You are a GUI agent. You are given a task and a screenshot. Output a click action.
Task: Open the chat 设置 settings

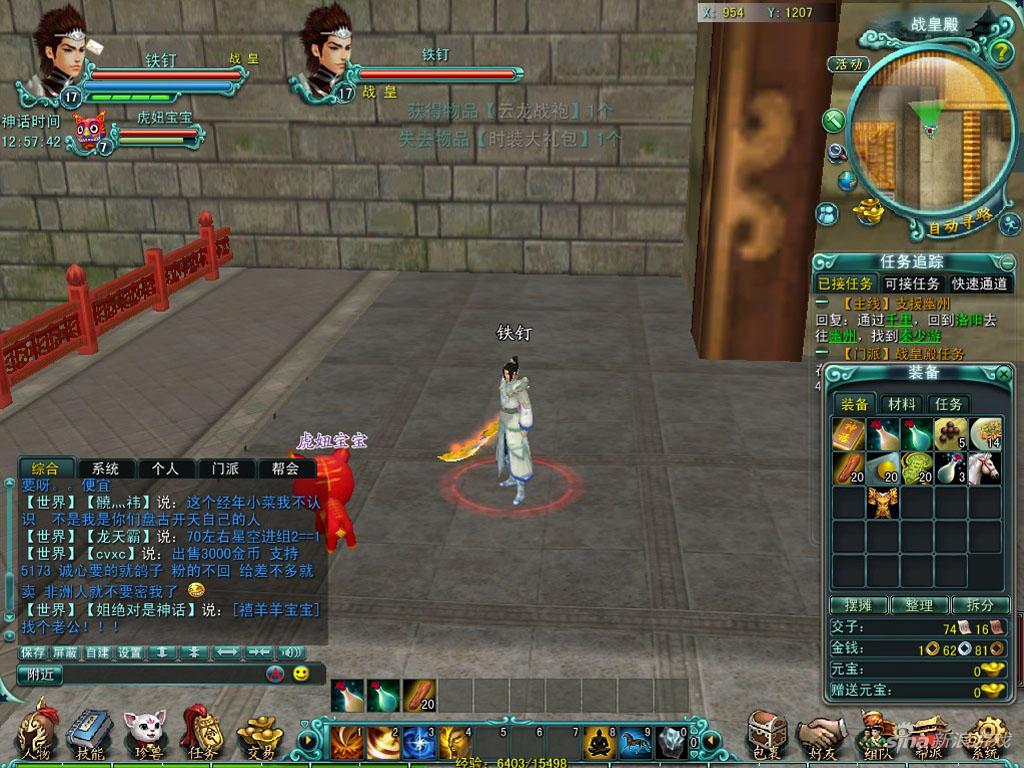click(130, 652)
